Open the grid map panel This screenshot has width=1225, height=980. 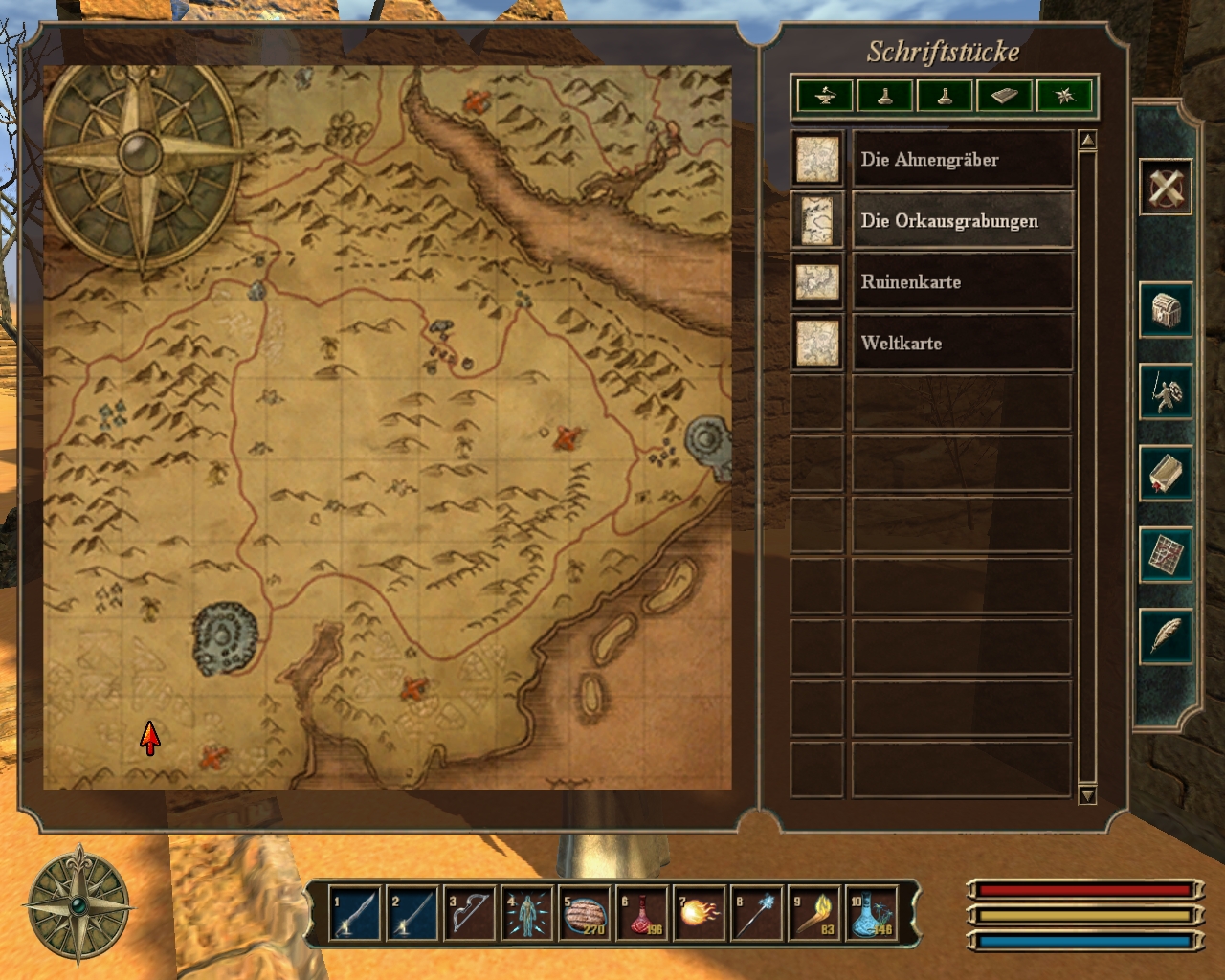(1166, 554)
